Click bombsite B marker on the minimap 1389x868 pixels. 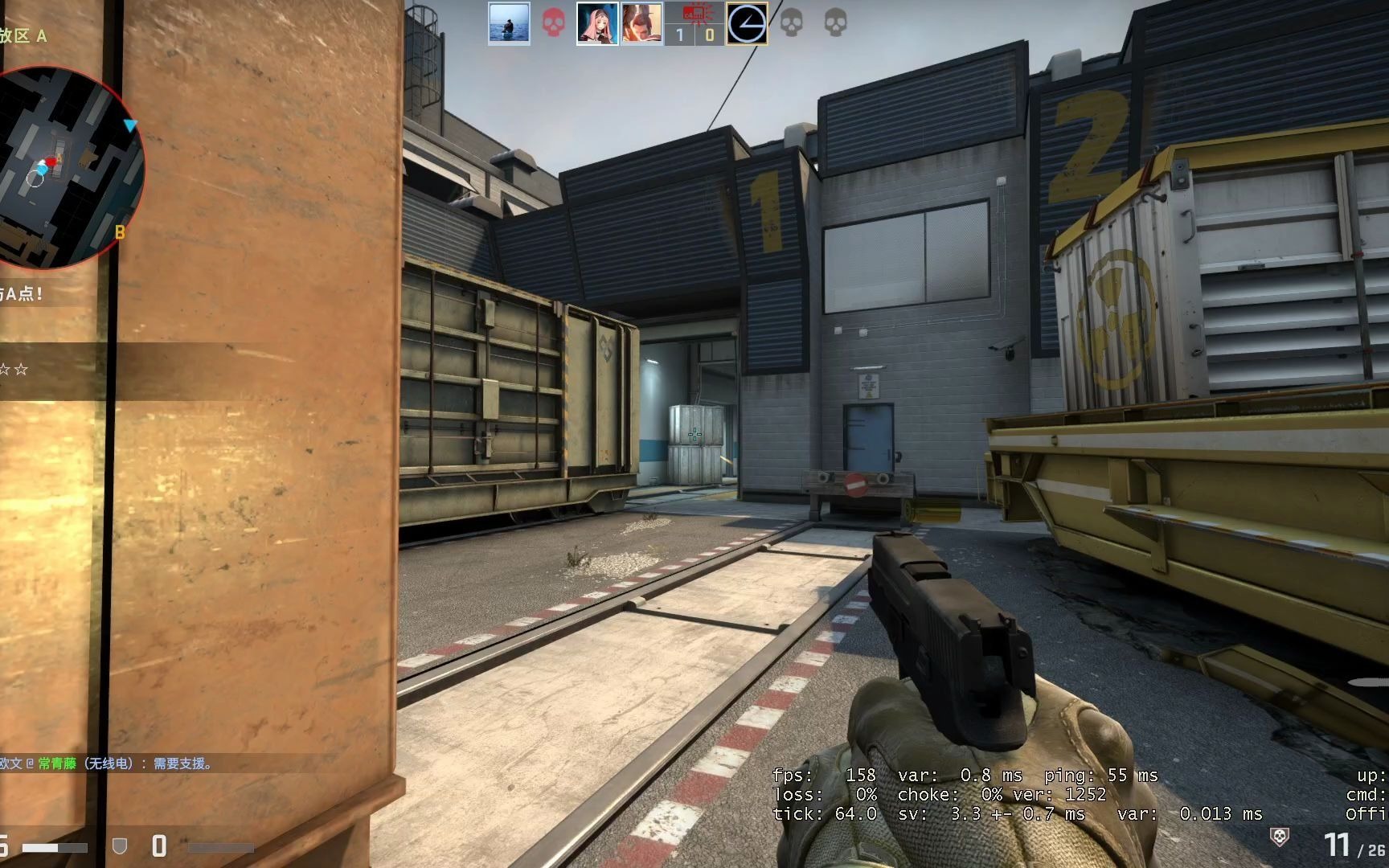pyautogui.click(x=120, y=231)
